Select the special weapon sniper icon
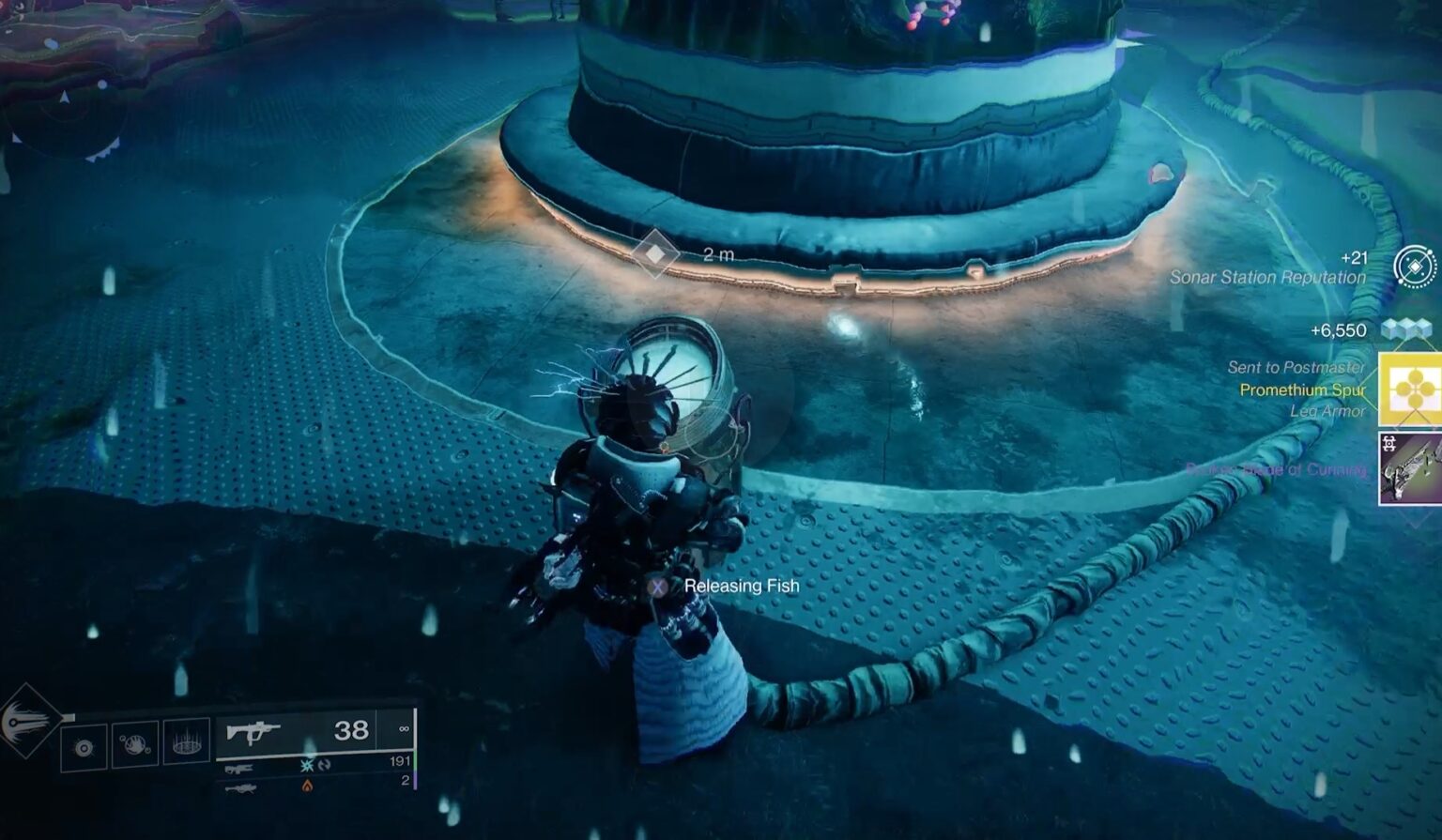Image resolution: width=1442 pixels, height=840 pixels. (x=239, y=768)
